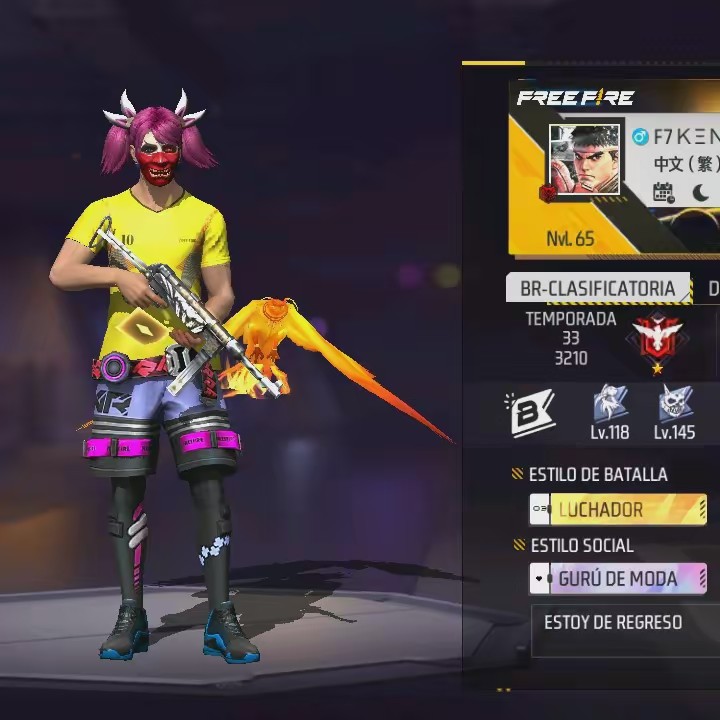Open the Heroic rank emblem
Screen dimensions: 720x720
657,338
